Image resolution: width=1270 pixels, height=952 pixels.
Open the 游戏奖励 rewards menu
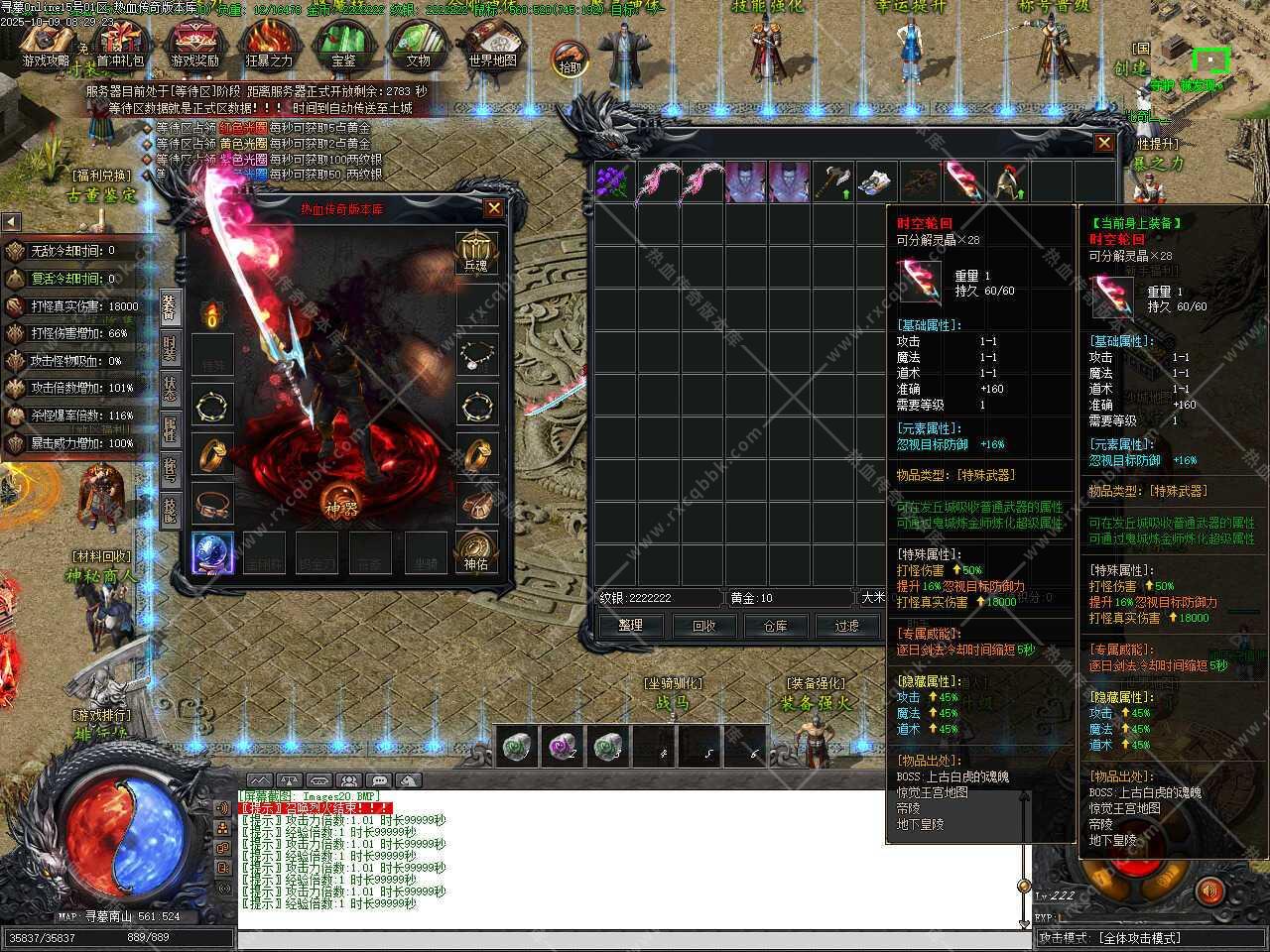point(194,45)
